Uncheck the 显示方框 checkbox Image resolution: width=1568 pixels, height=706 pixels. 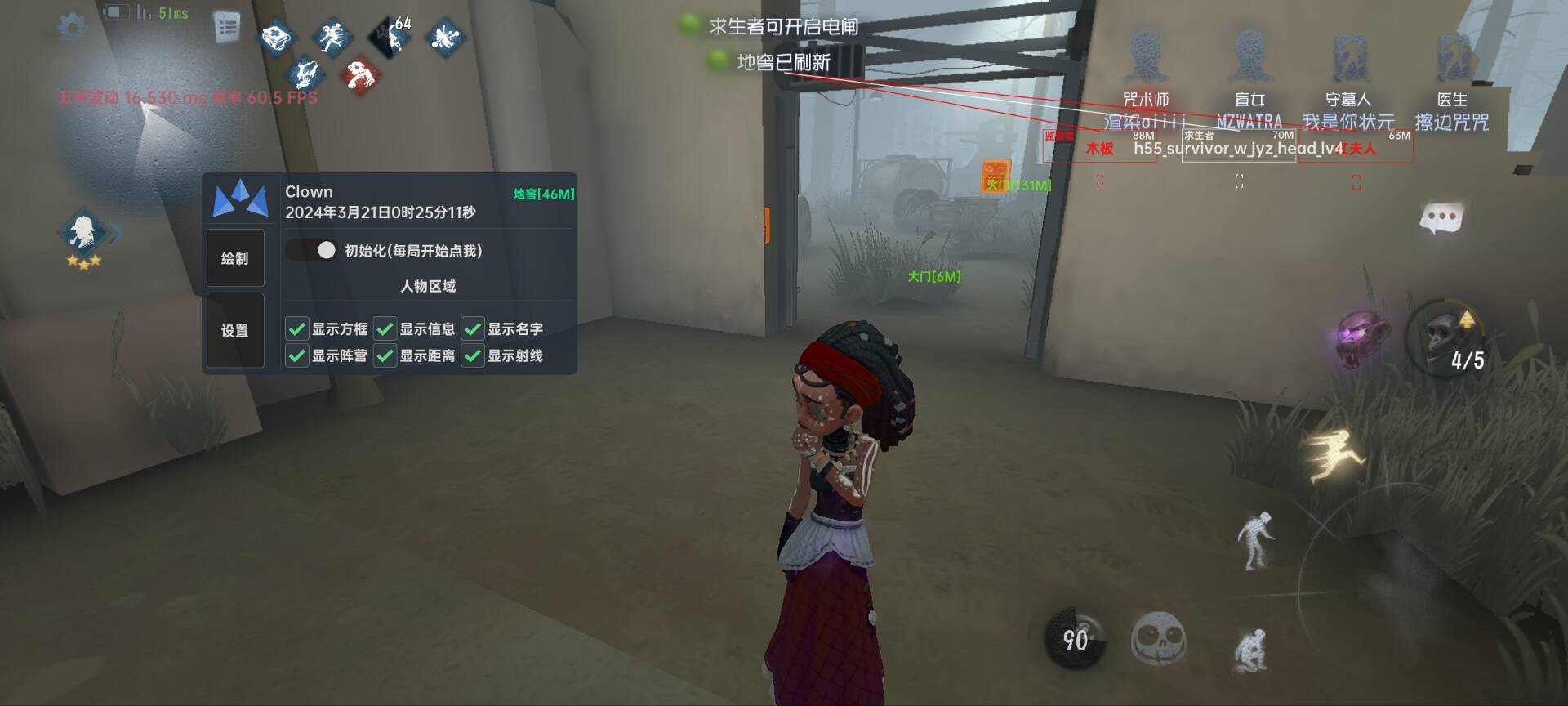click(296, 329)
